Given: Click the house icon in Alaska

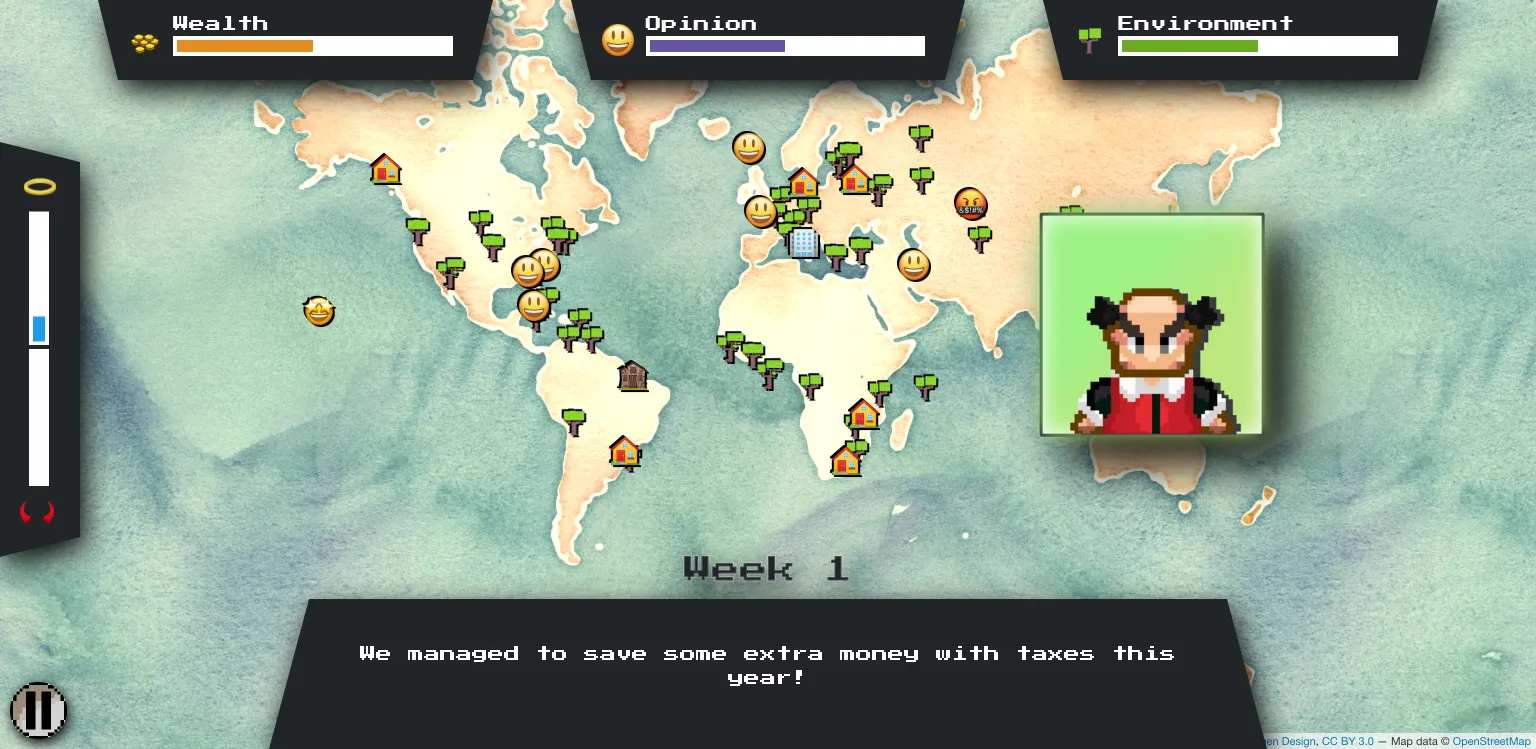Looking at the screenshot, I should (x=386, y=170).
